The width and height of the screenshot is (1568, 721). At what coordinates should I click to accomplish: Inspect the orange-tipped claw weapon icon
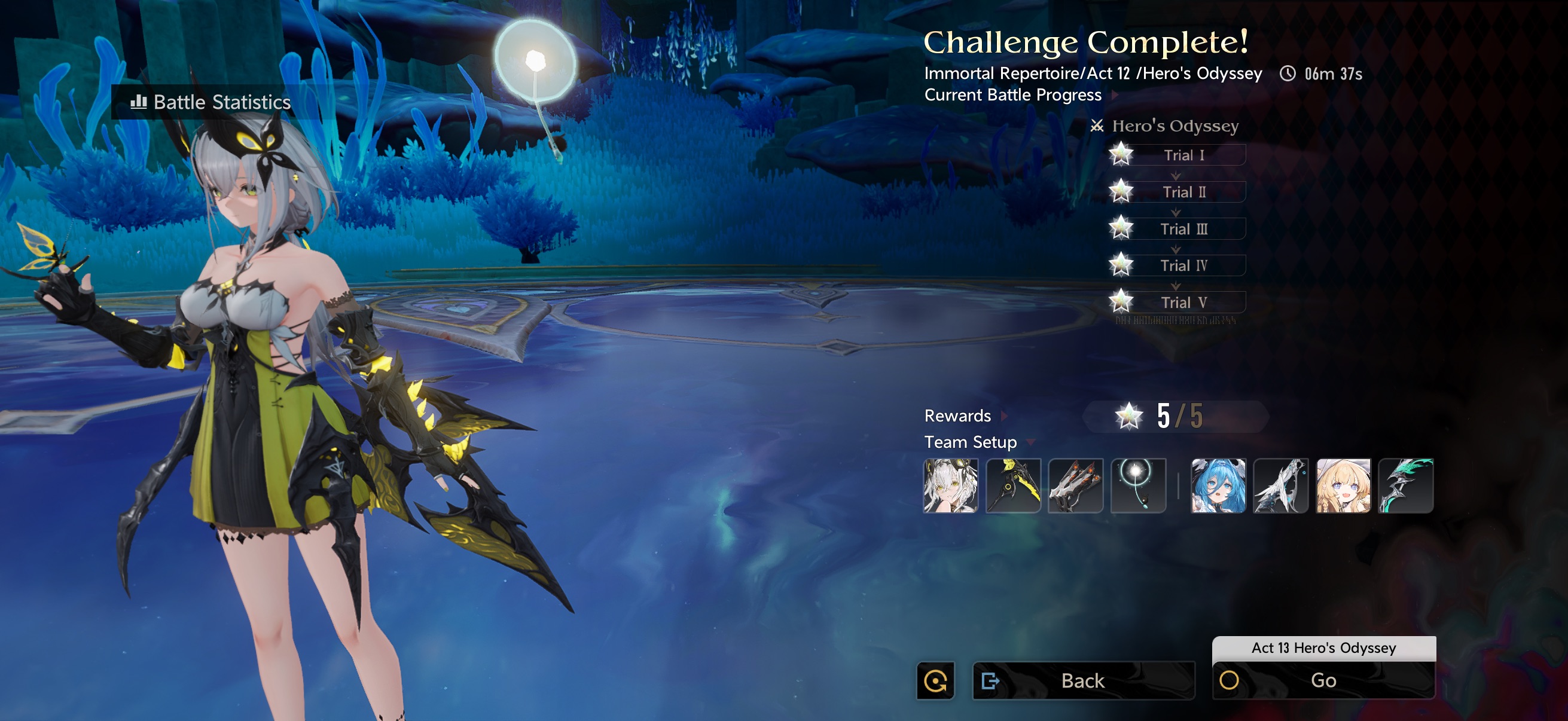(x=1076, y=485)
